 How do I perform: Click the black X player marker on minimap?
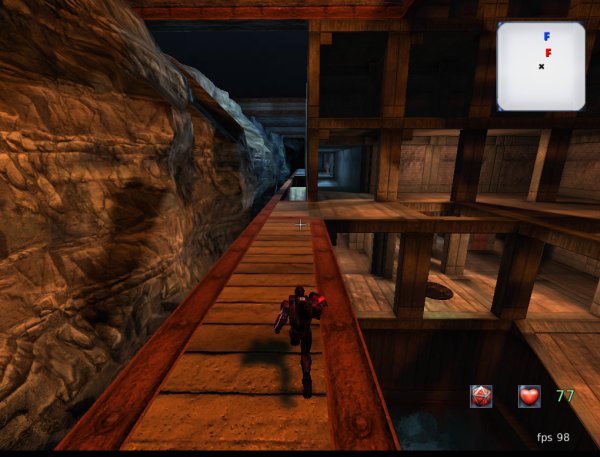(541, 66)
